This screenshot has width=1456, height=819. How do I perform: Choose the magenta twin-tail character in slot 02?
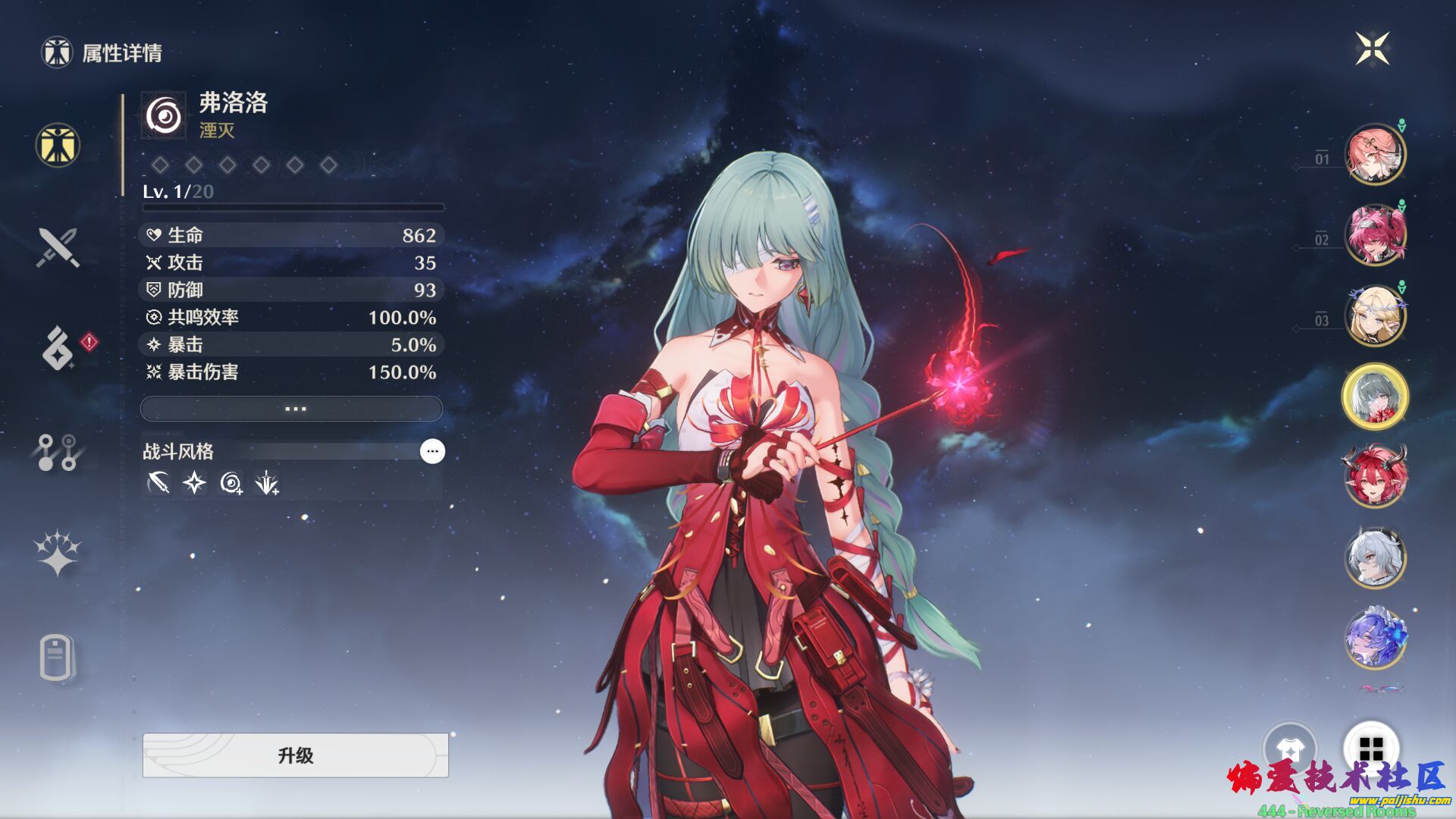pyautogui.click(x=1375, y=235)
